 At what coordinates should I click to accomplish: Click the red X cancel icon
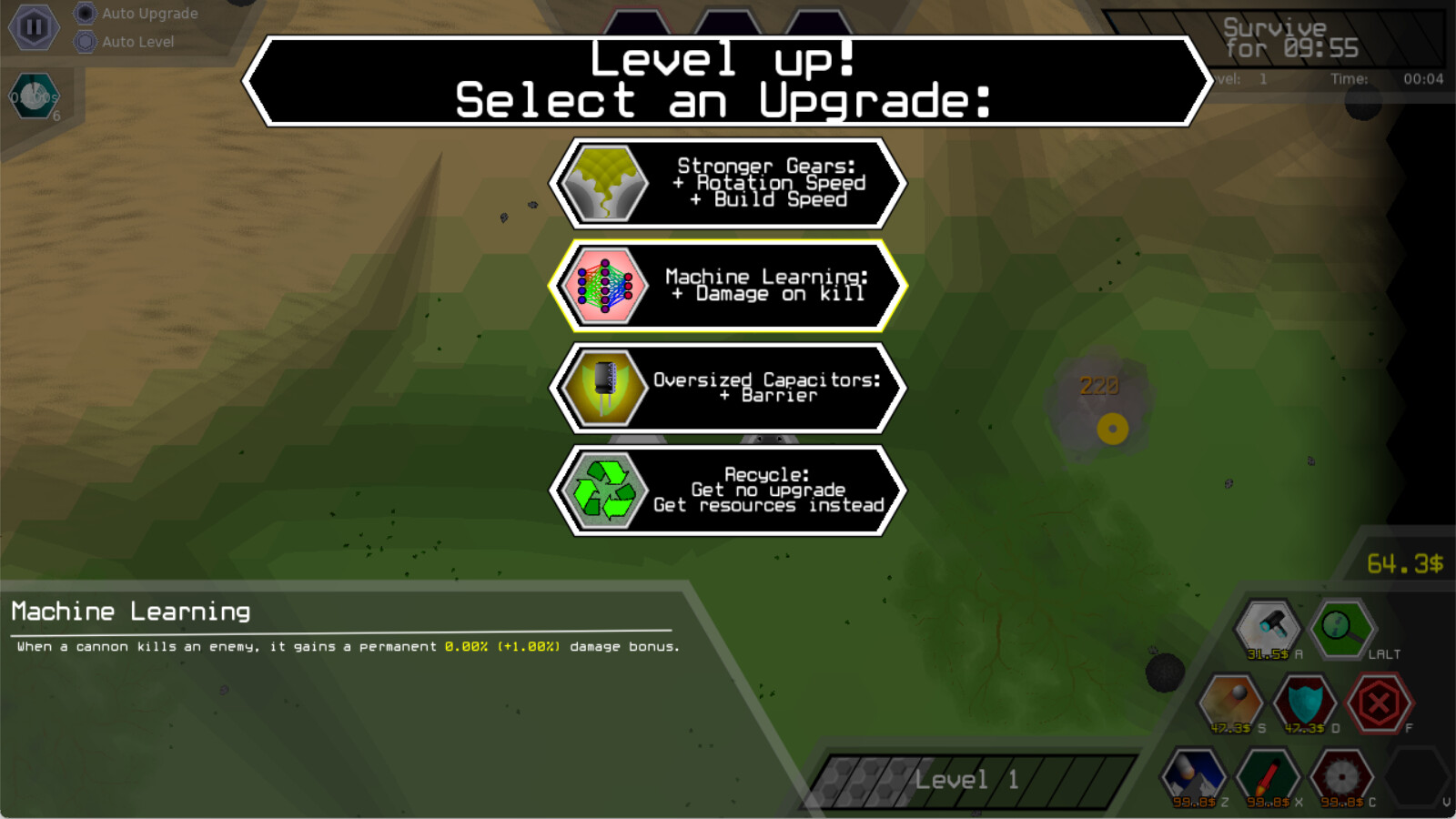coord(1377,701)
